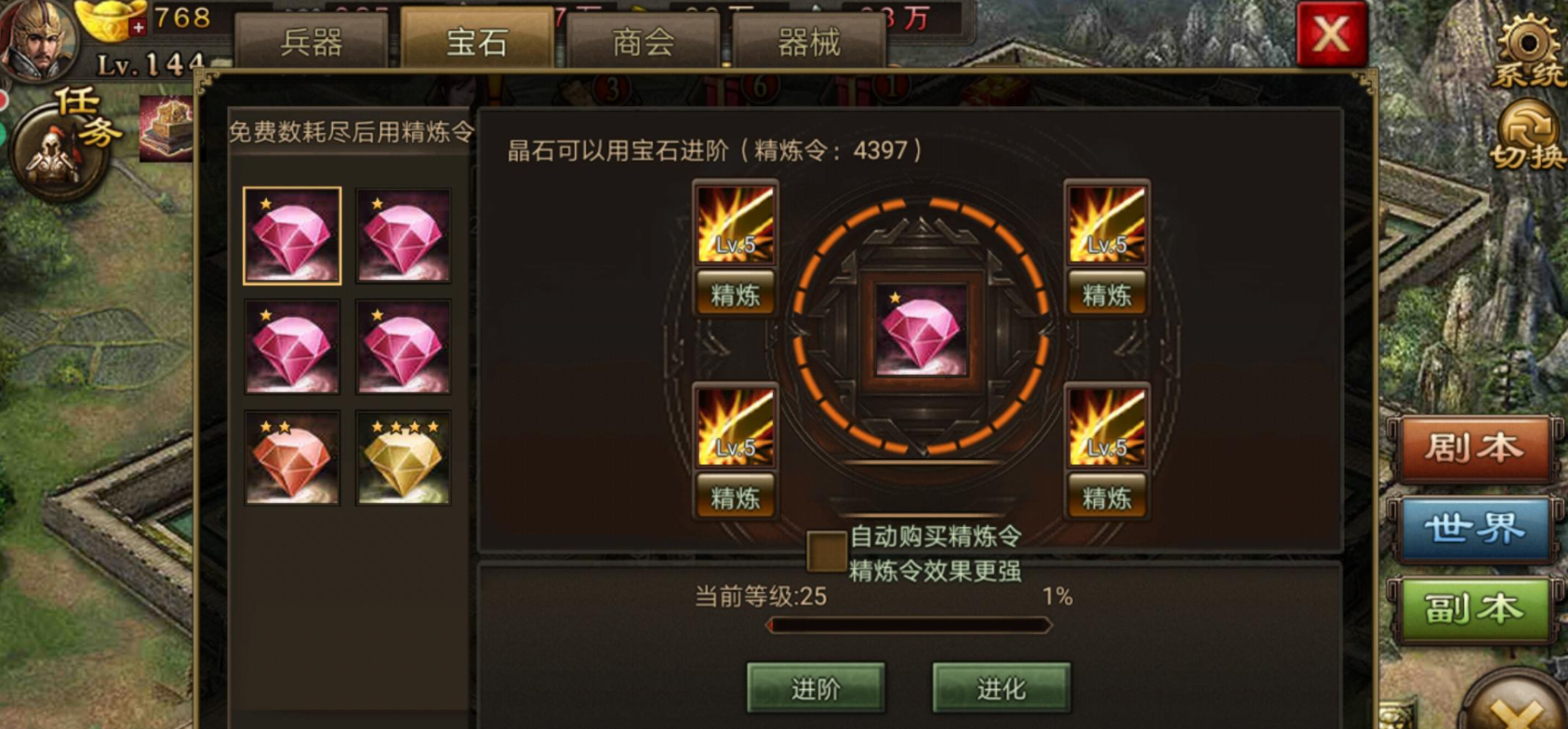Select the two-star orange gem
The width and height of the screenshot is (1568, 729).
[290, 457]
